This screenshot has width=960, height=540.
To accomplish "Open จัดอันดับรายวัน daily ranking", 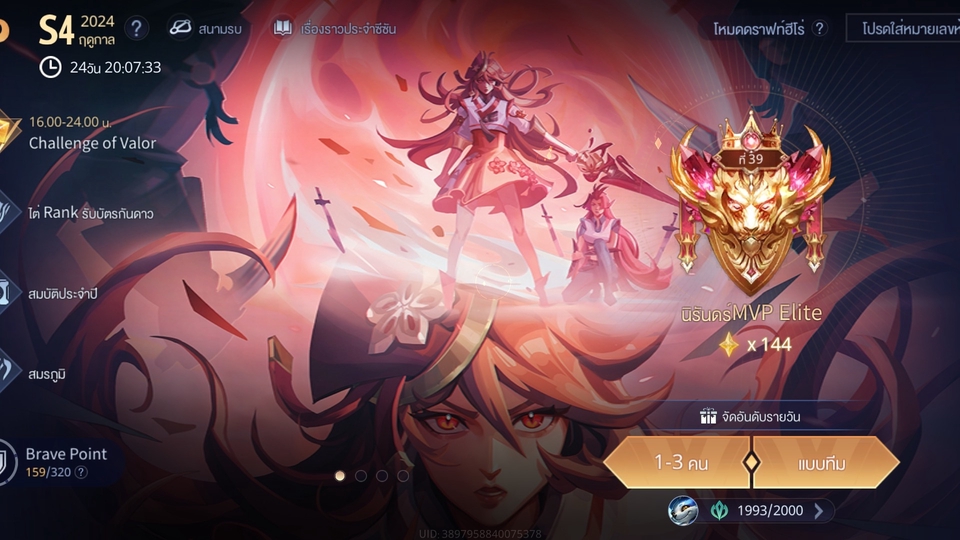I will (x=750, y=416).
